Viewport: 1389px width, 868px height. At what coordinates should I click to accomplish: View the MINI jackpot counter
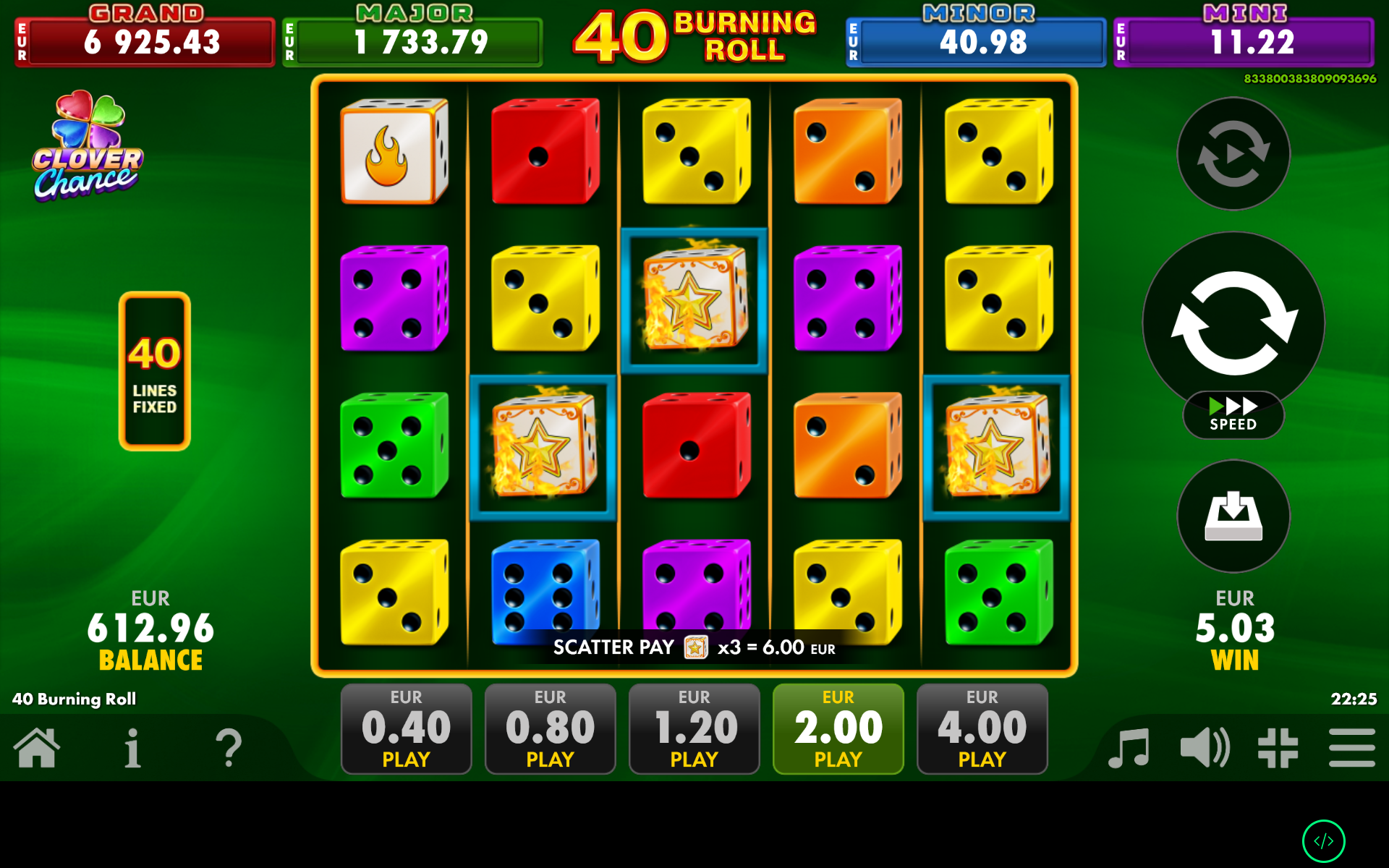click(x=1244, y=41)
